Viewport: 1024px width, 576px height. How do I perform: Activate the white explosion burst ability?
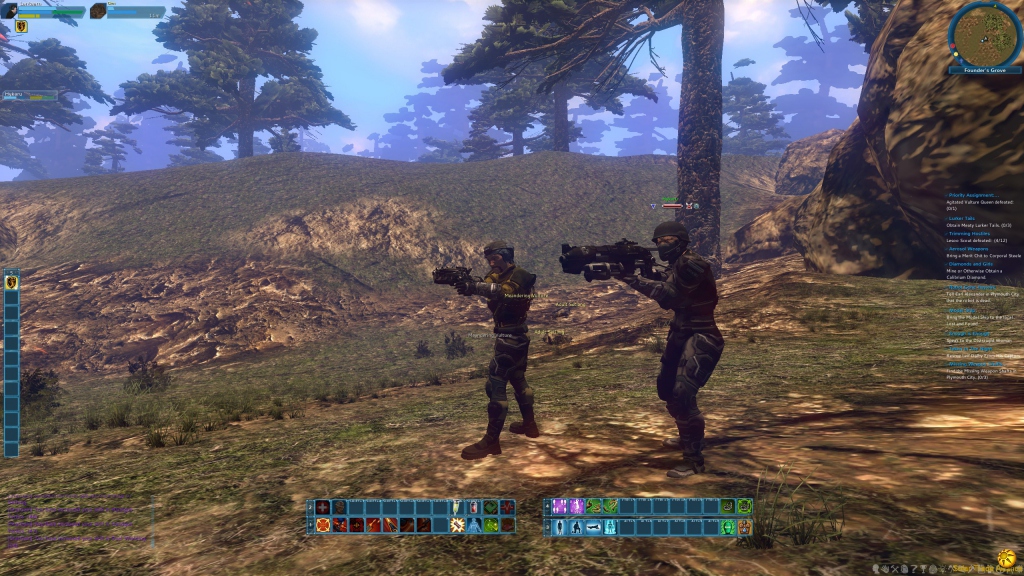[458, 525]
